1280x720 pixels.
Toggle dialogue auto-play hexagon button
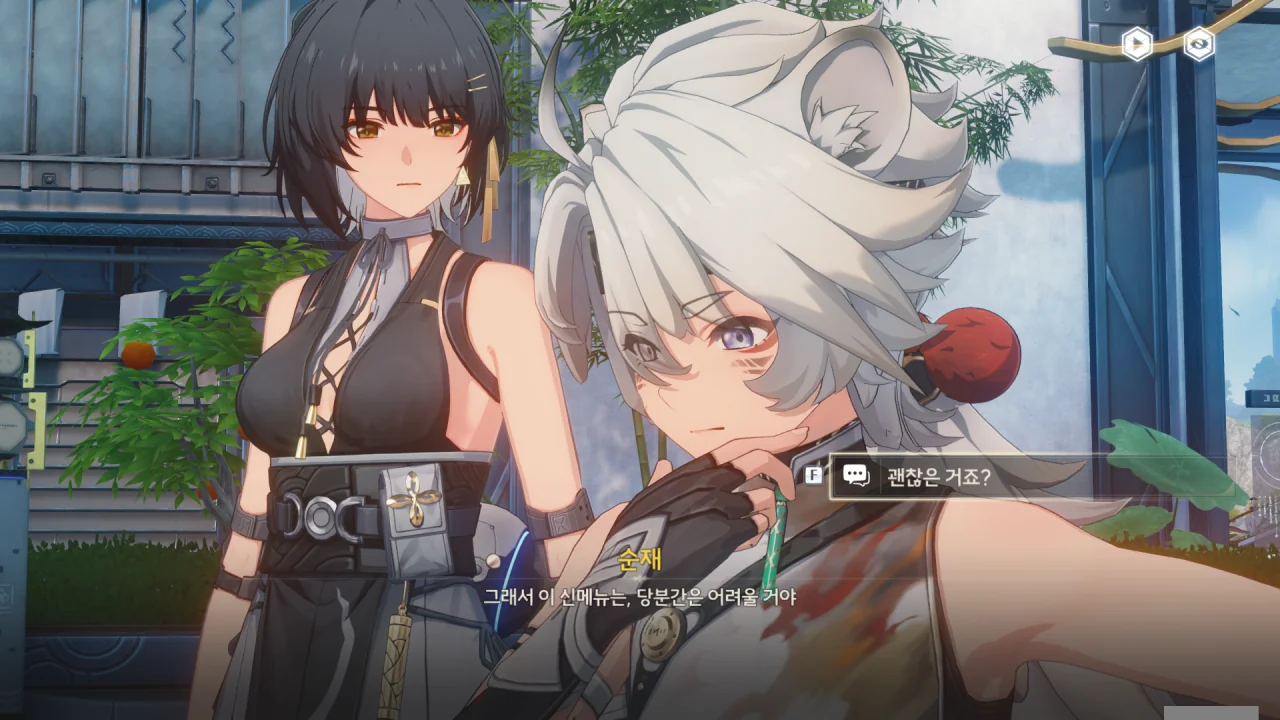point(1137,43)
